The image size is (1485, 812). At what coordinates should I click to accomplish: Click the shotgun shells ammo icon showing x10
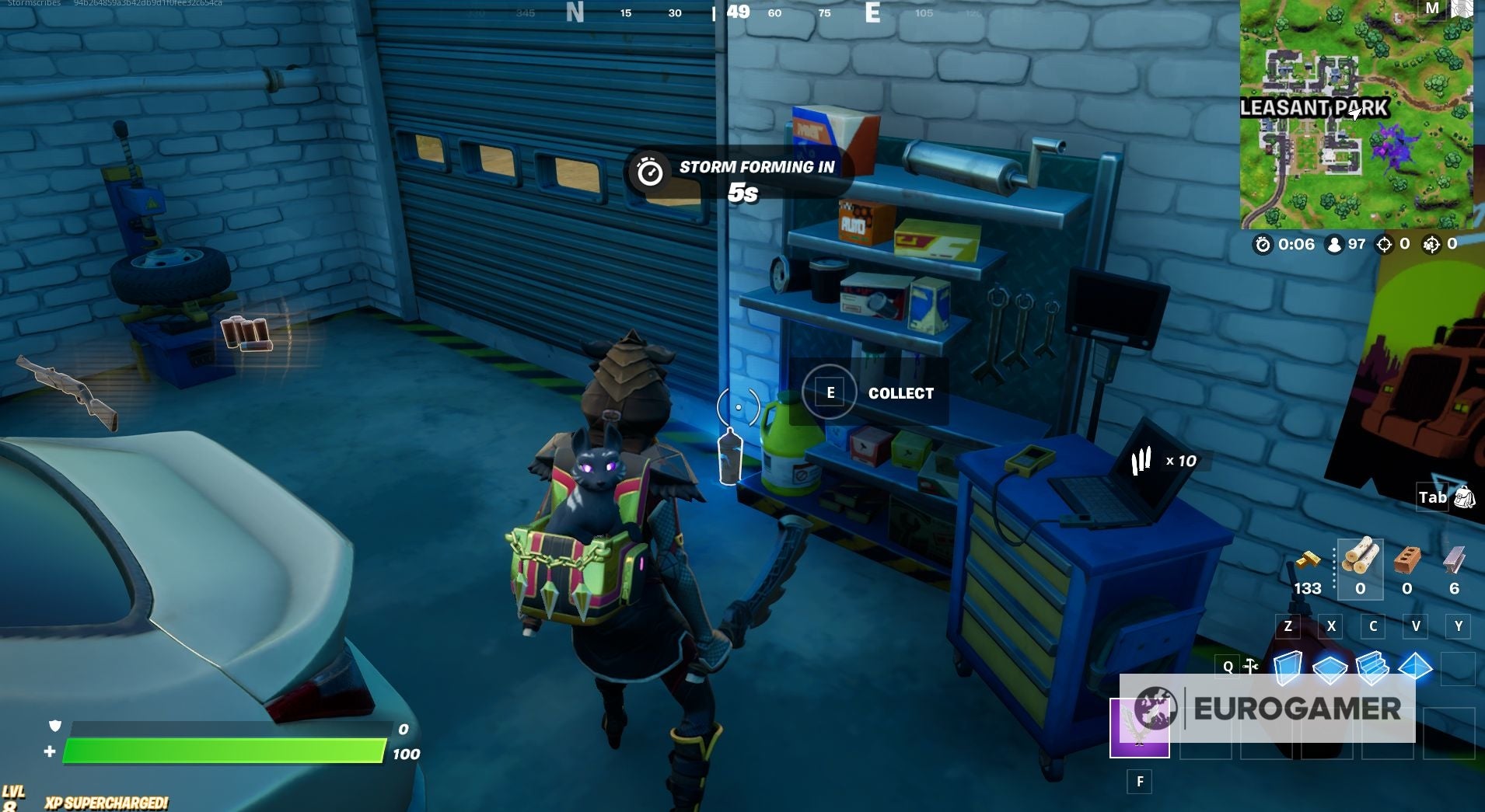[1141, 460]
